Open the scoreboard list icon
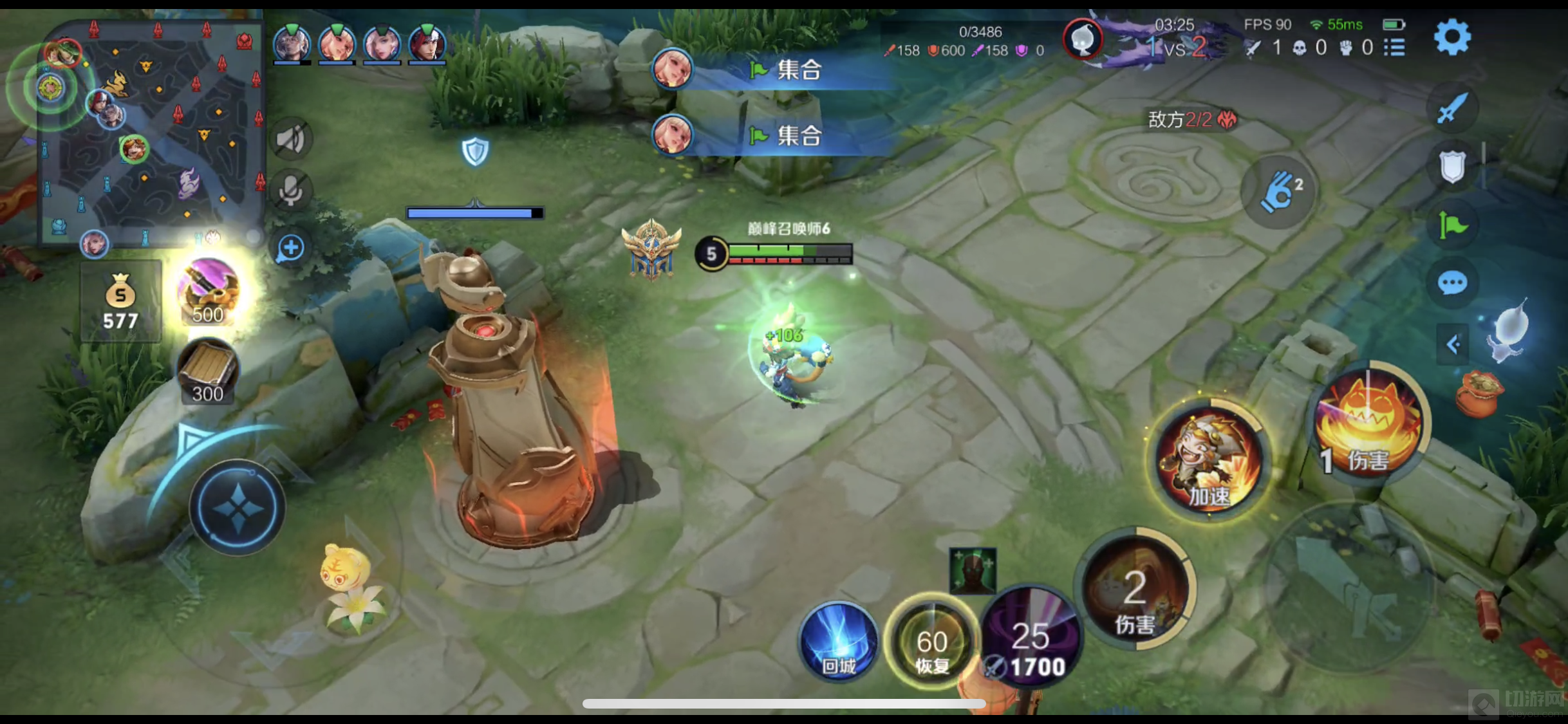The image size is (1568, 724). (1394, 48)
